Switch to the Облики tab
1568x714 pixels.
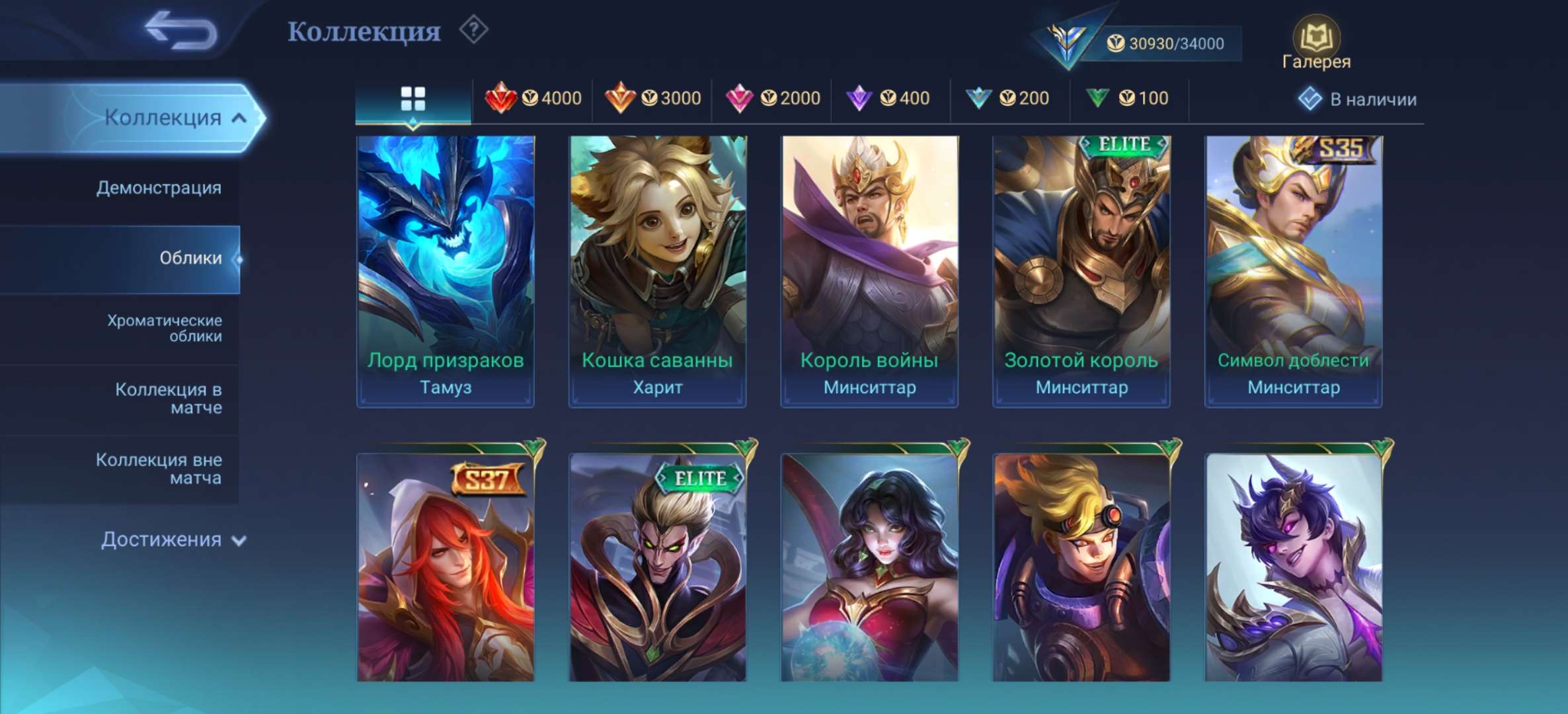[x=192, y=259]
